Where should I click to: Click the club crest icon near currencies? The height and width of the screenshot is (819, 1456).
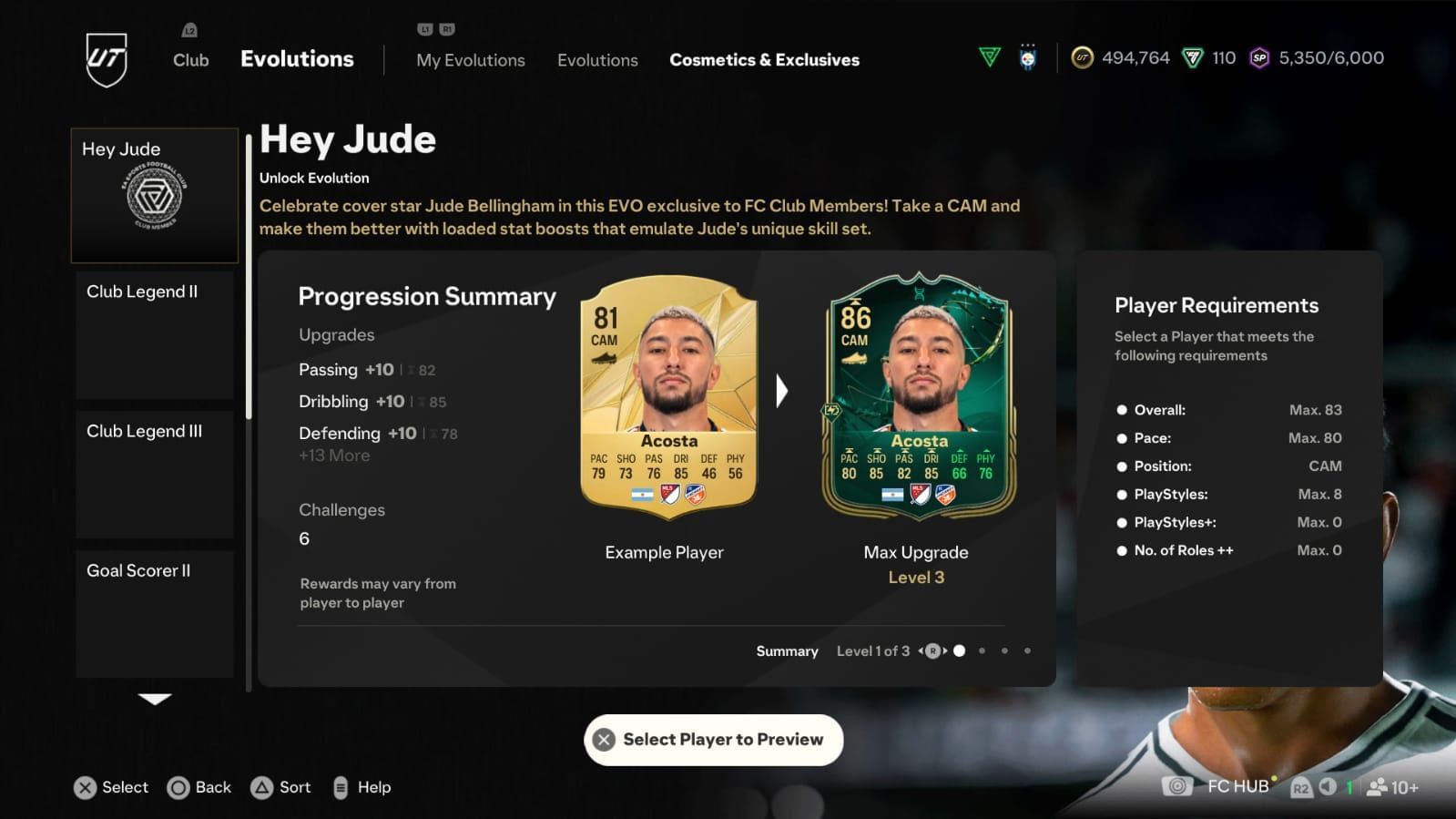click(x=1028, y=56)
